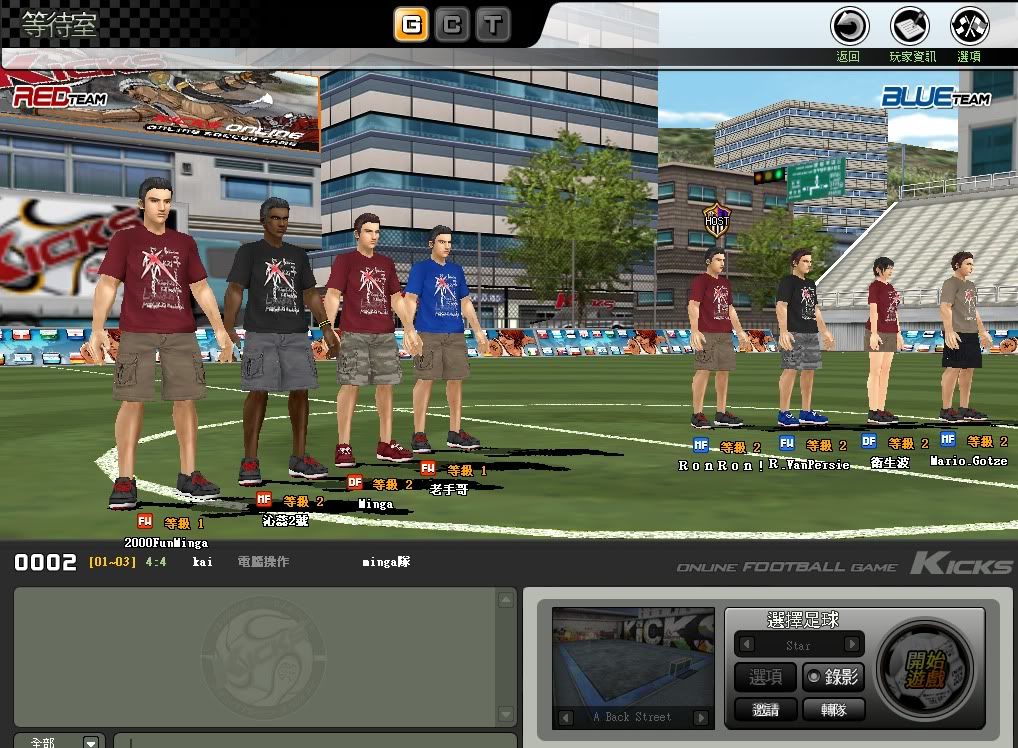The image size is (1018, 748).
Task: Toggle the 錄影 recording option
Action: pyautogui.click(x=834, y=677)
